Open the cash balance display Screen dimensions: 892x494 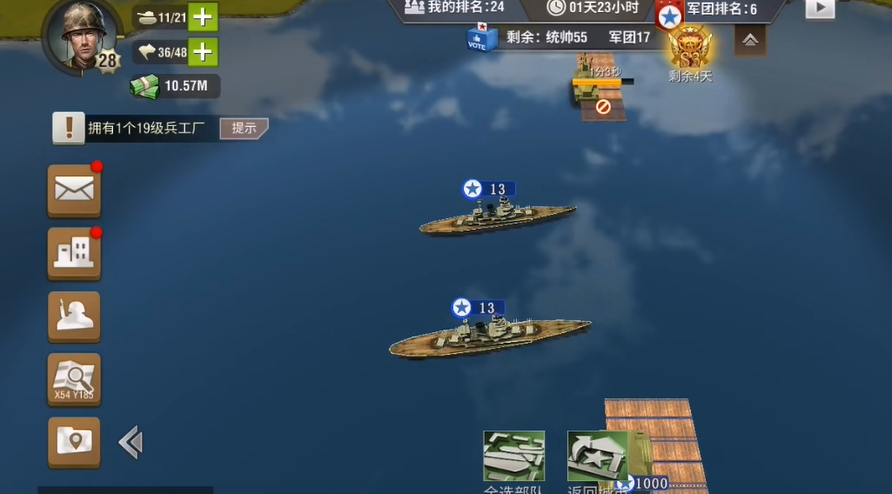[174, 86]
